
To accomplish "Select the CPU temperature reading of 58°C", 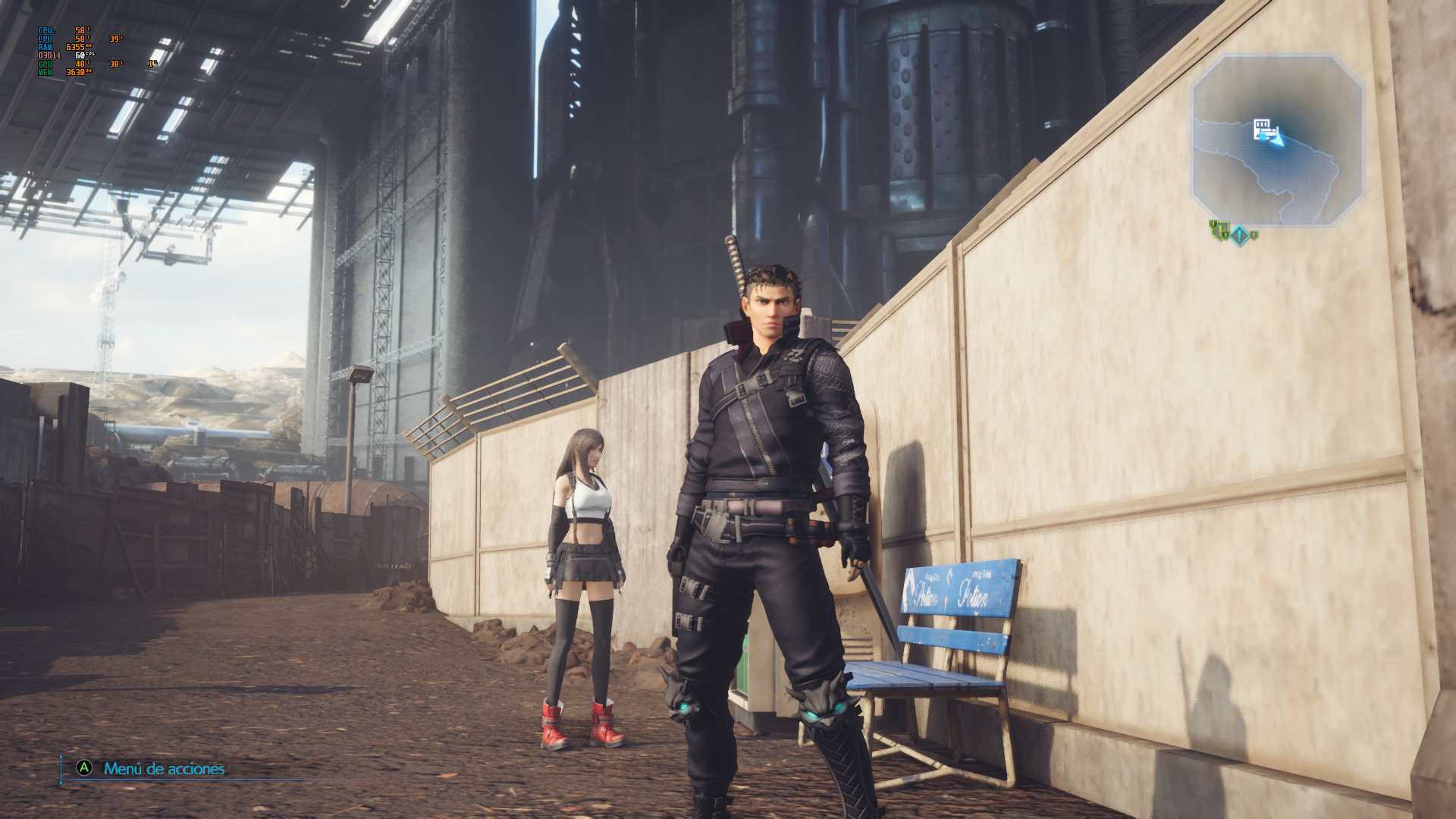I will click(80, 30).
